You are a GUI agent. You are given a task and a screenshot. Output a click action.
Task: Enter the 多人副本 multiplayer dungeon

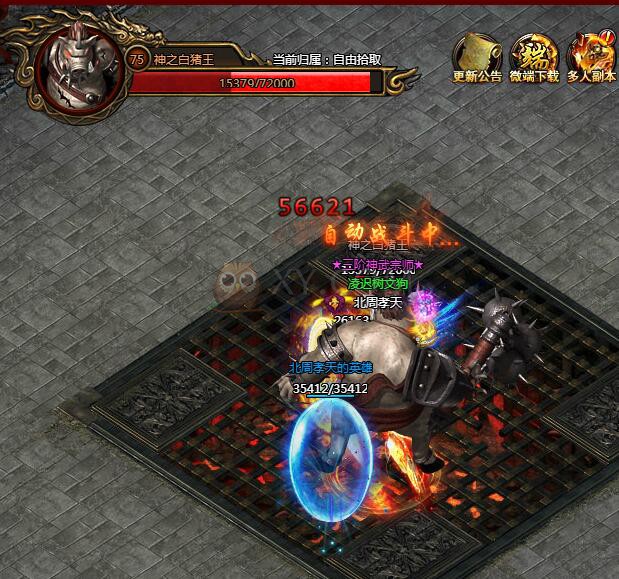click(591, 55)
